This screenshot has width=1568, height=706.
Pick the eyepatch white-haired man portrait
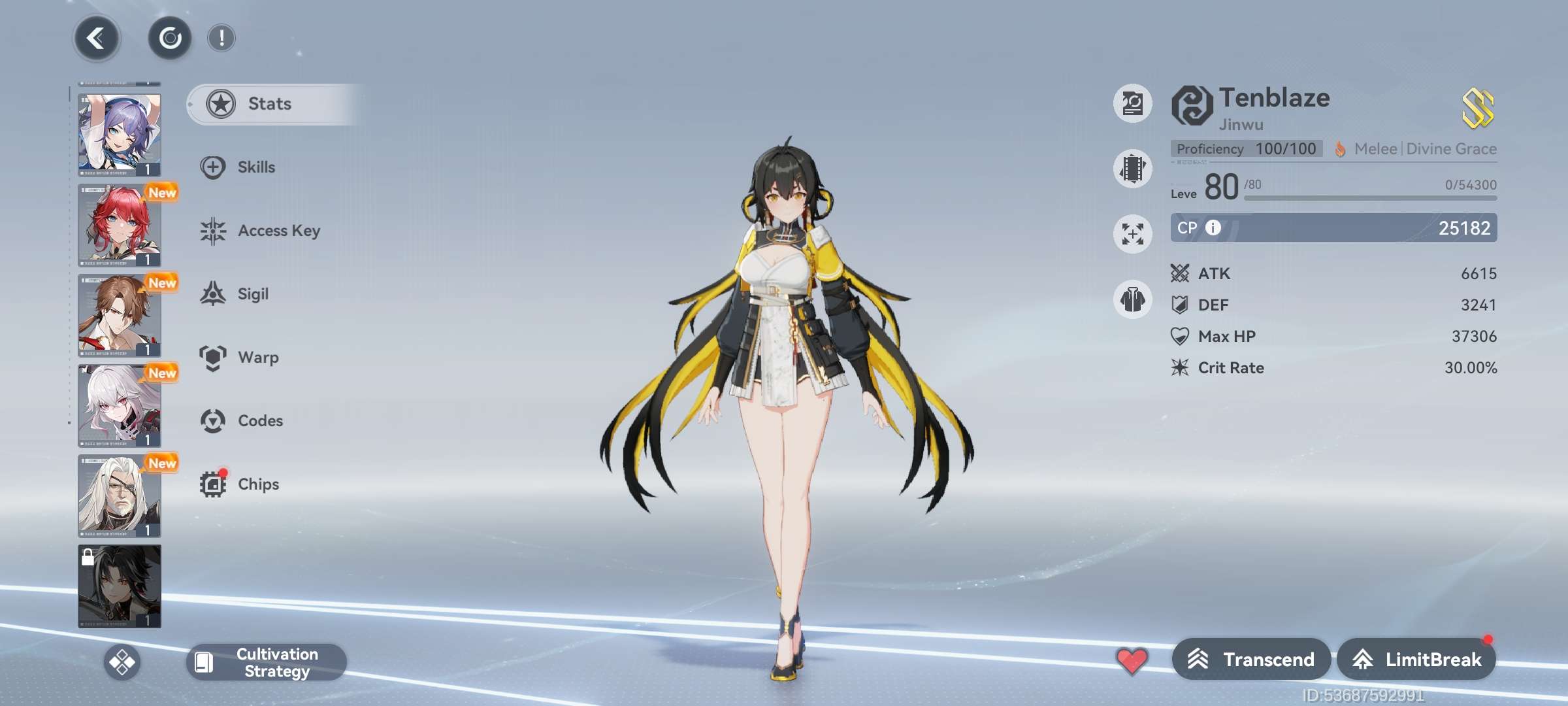tap(120, 496)
